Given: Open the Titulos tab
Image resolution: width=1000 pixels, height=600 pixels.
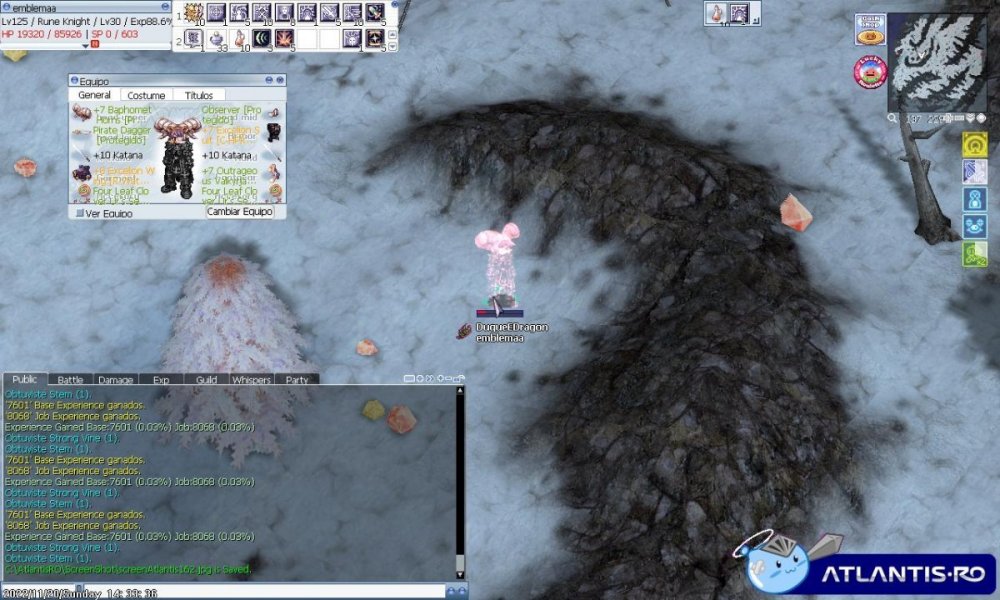Looking at the screenshot, I should [199, 95].
